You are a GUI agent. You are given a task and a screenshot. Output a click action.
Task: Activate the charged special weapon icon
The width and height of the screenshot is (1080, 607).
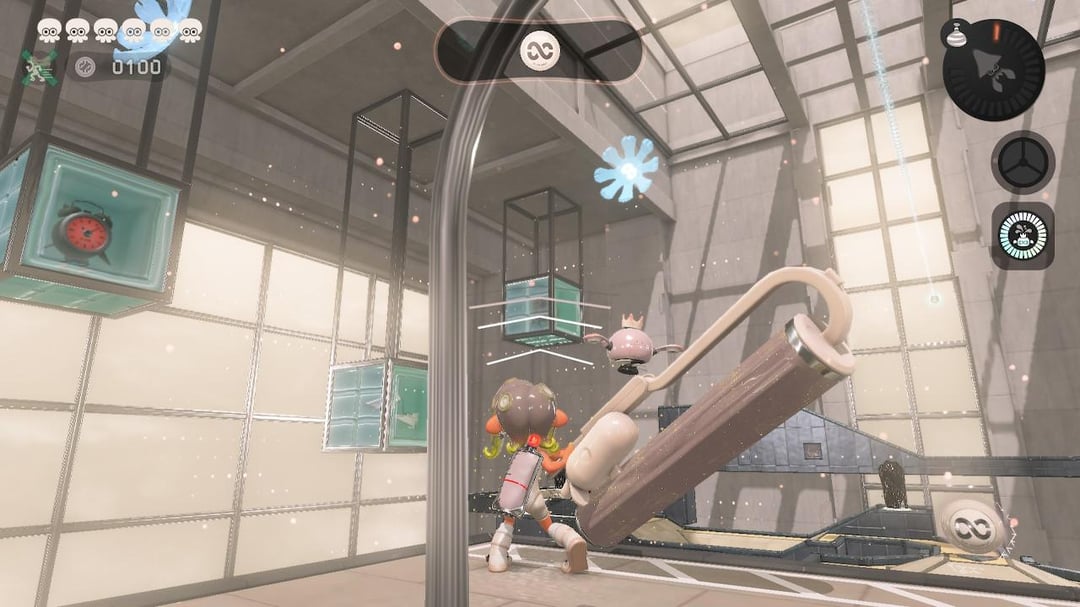pyautogui.click(x=1022, y=236)
